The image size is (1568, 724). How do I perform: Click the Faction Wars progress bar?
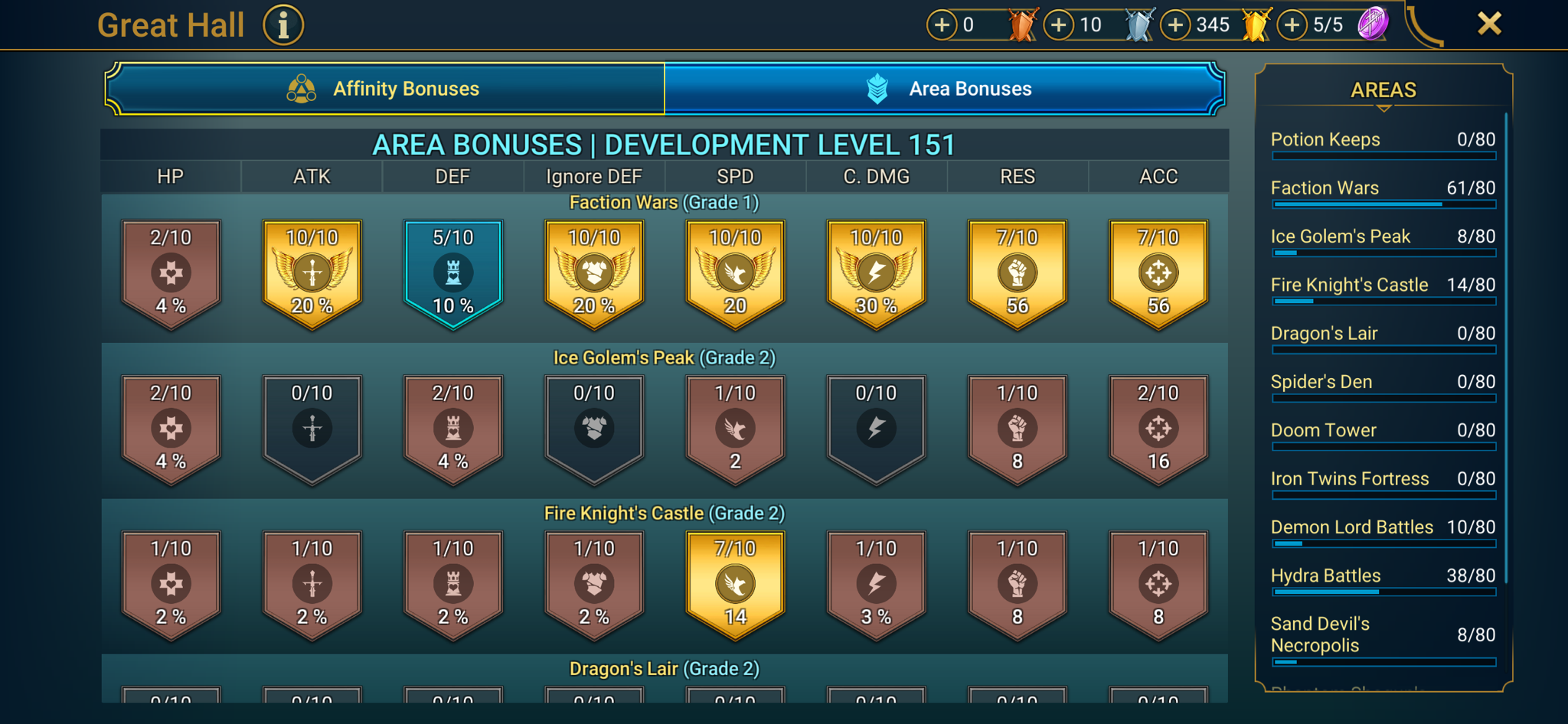(x=1382, y=204)
